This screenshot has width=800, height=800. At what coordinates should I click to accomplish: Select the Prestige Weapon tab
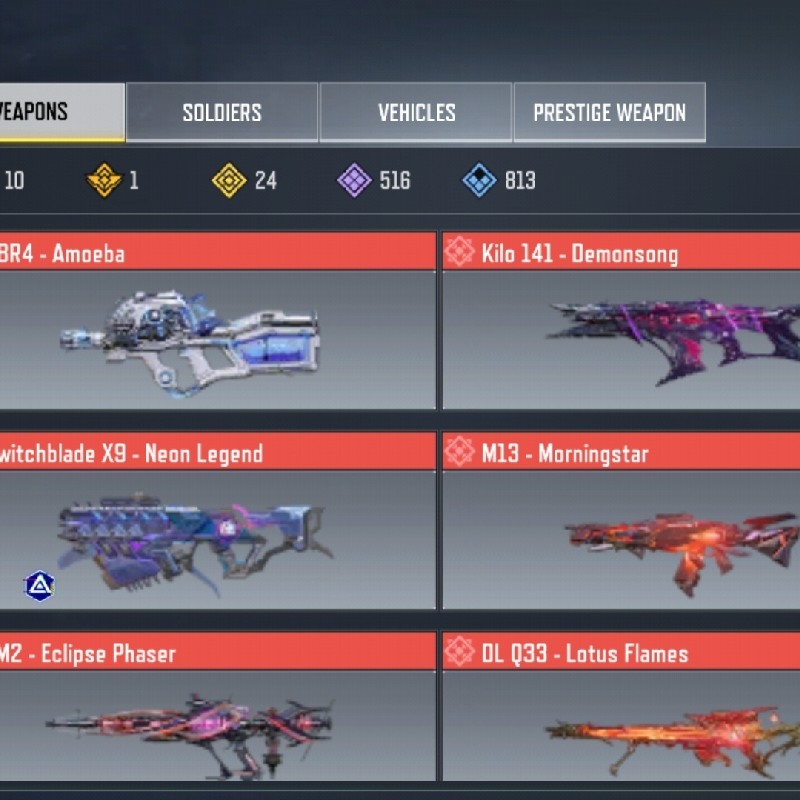coord(609,112)
